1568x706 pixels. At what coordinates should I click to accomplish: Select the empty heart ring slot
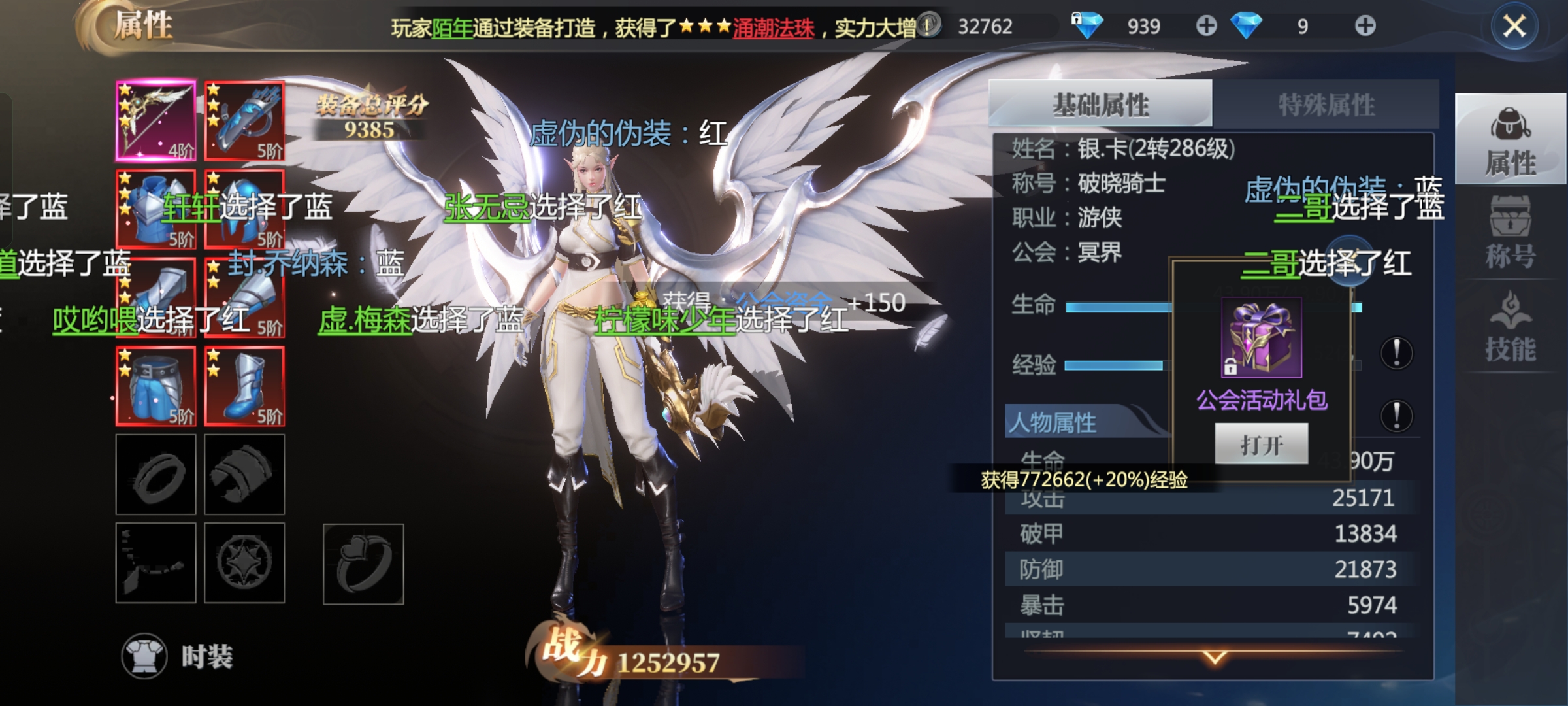pos(363,563)
